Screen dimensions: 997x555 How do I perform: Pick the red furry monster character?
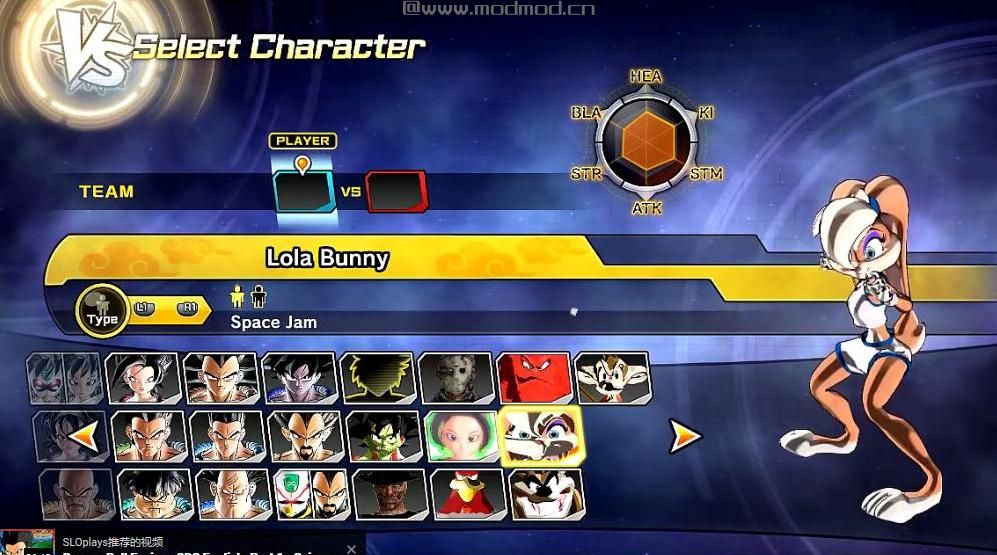[x=534, y=378]
